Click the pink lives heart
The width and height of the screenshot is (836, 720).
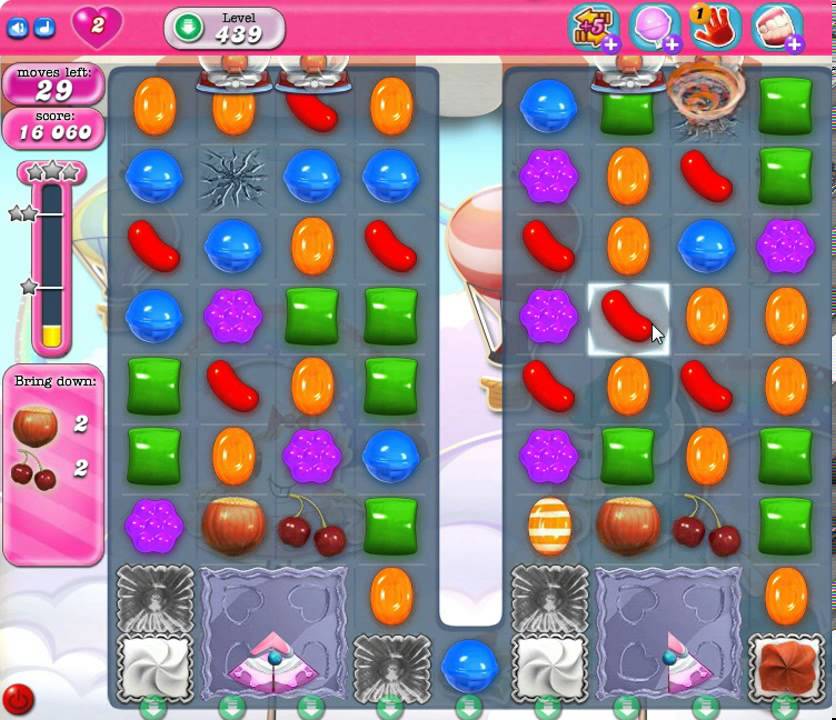click(96, 26)
